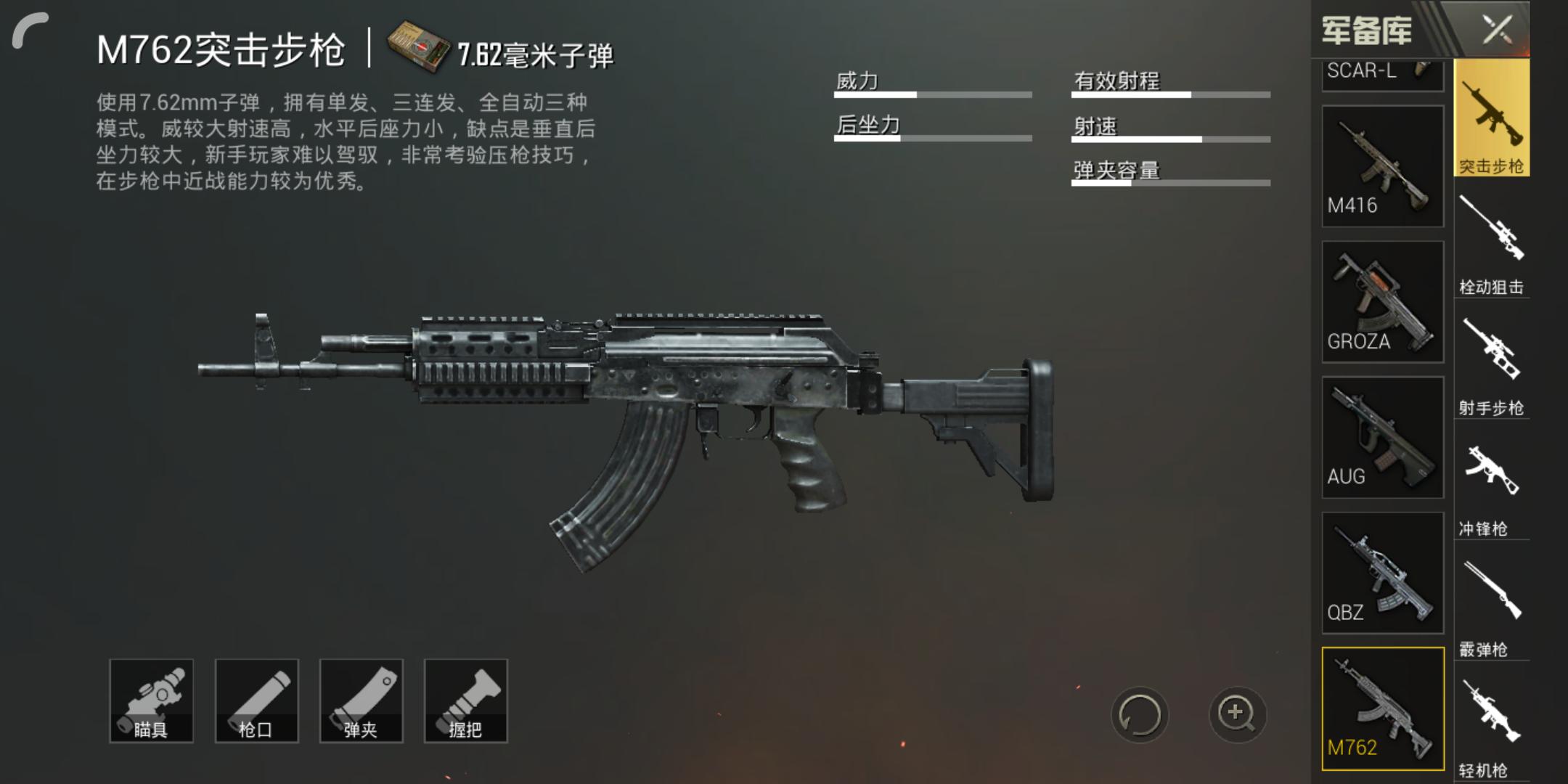Open the grip (握把) attachment slot
1568x784 pixels.
(x=465, y=701)
